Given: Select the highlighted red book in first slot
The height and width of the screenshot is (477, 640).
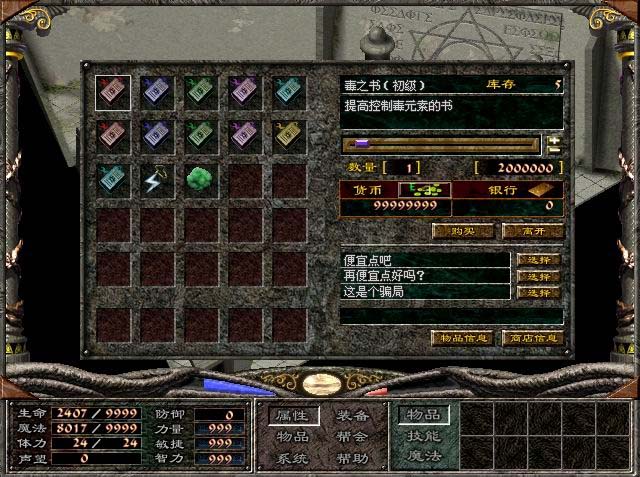Looking at the screenshot, I should coord(112,92).
